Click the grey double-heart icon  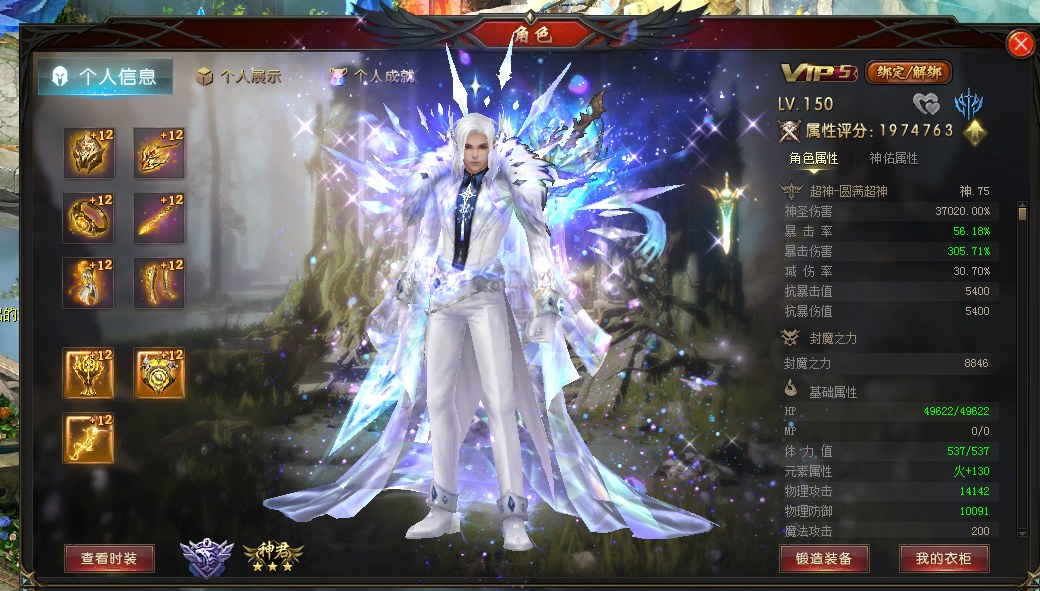927,103
